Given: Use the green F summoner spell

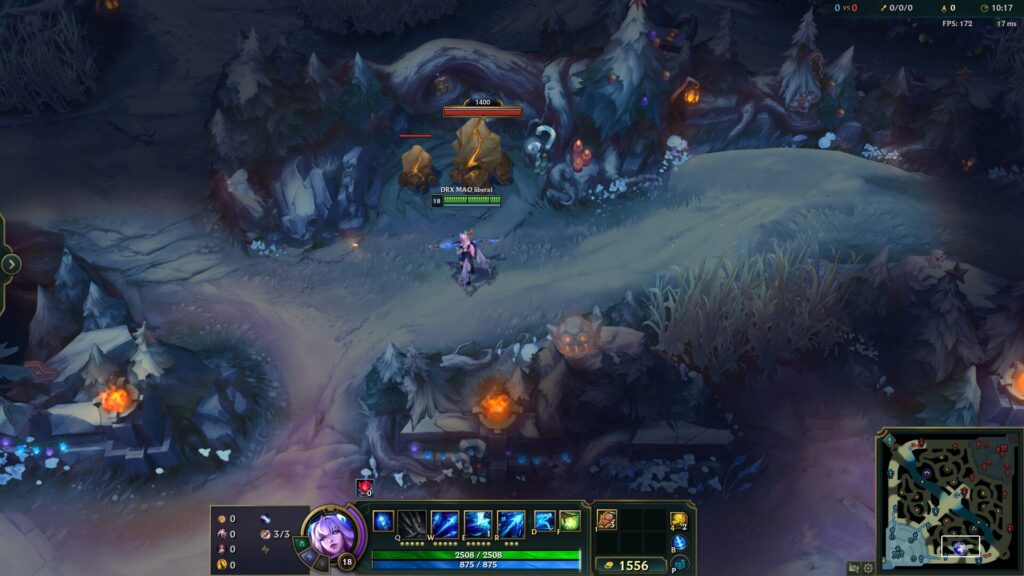Looking at the screenshot, I should (570, 521).
